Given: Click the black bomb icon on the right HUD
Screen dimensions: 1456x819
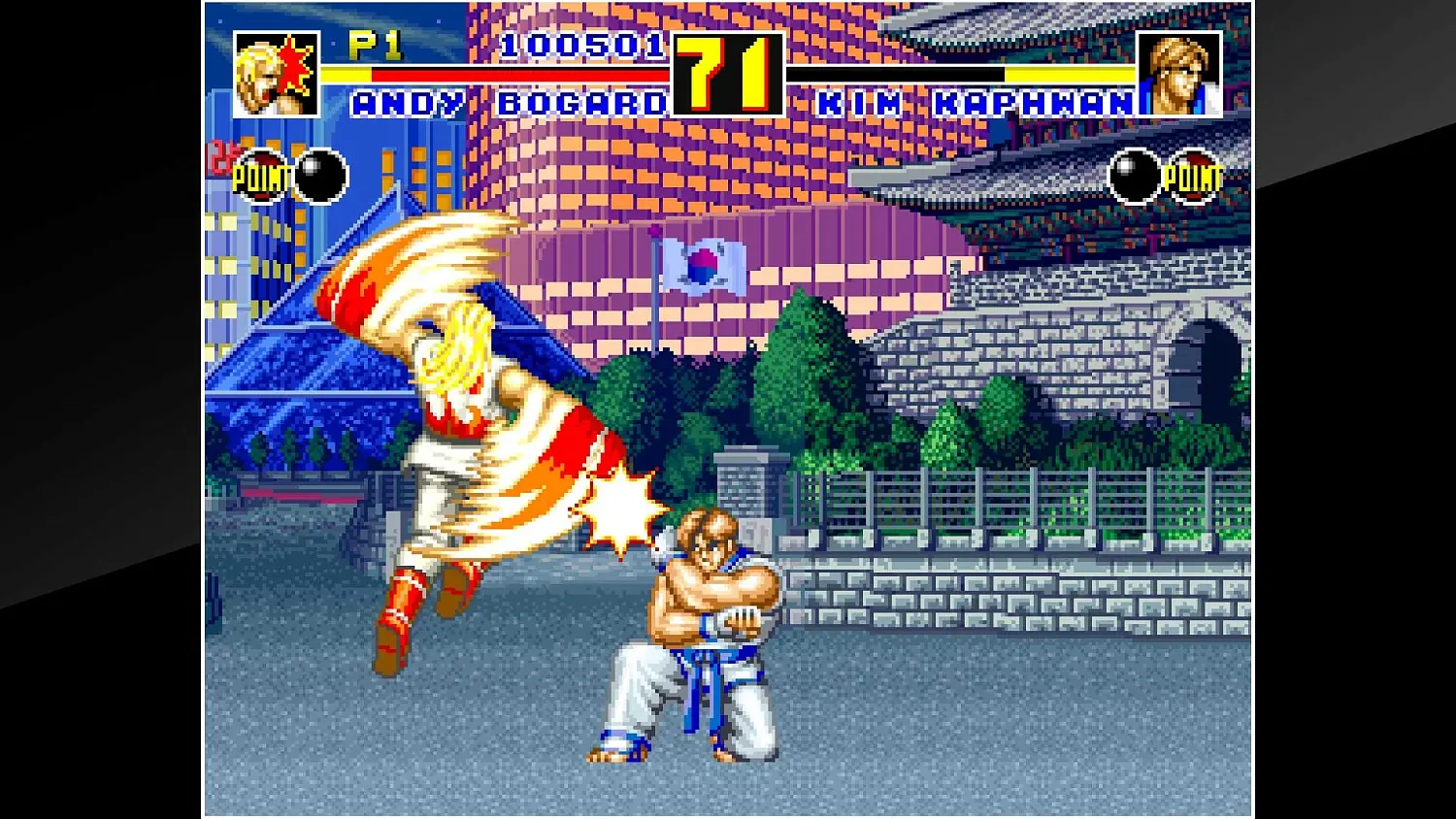Looking at the screenshot, I should [1134, 175].
